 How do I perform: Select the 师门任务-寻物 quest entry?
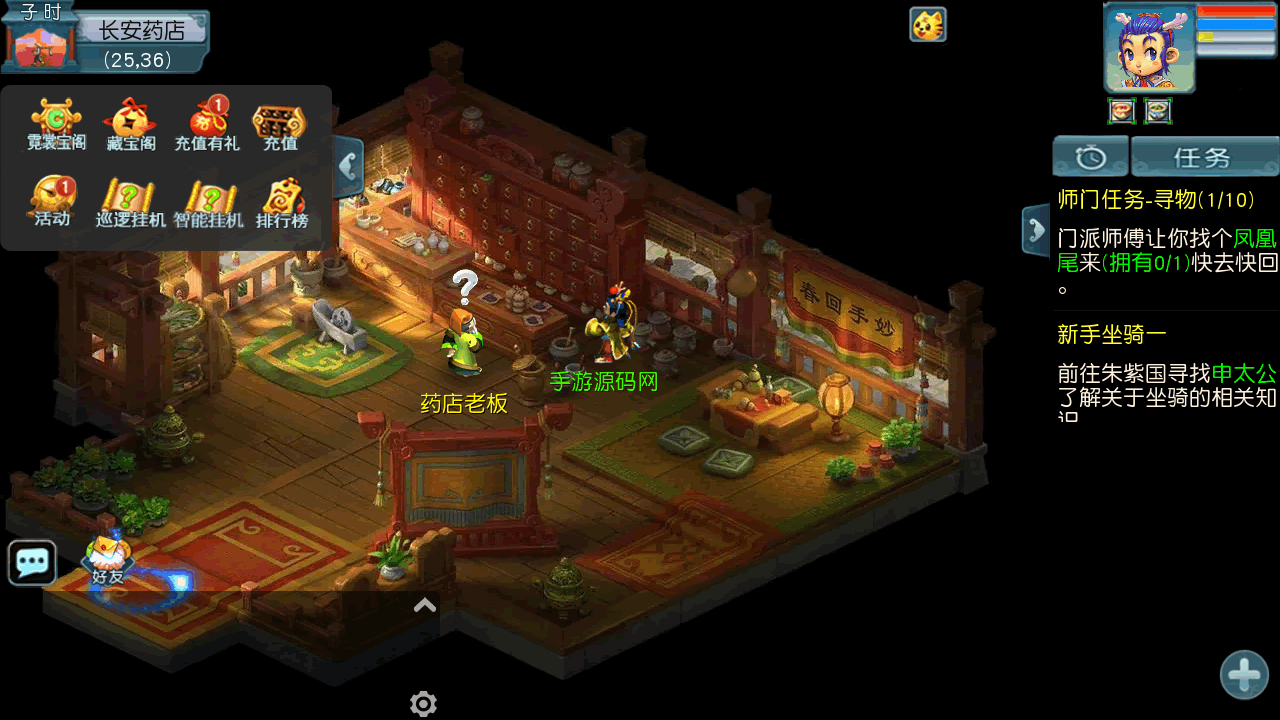(x=1155, y=200)
